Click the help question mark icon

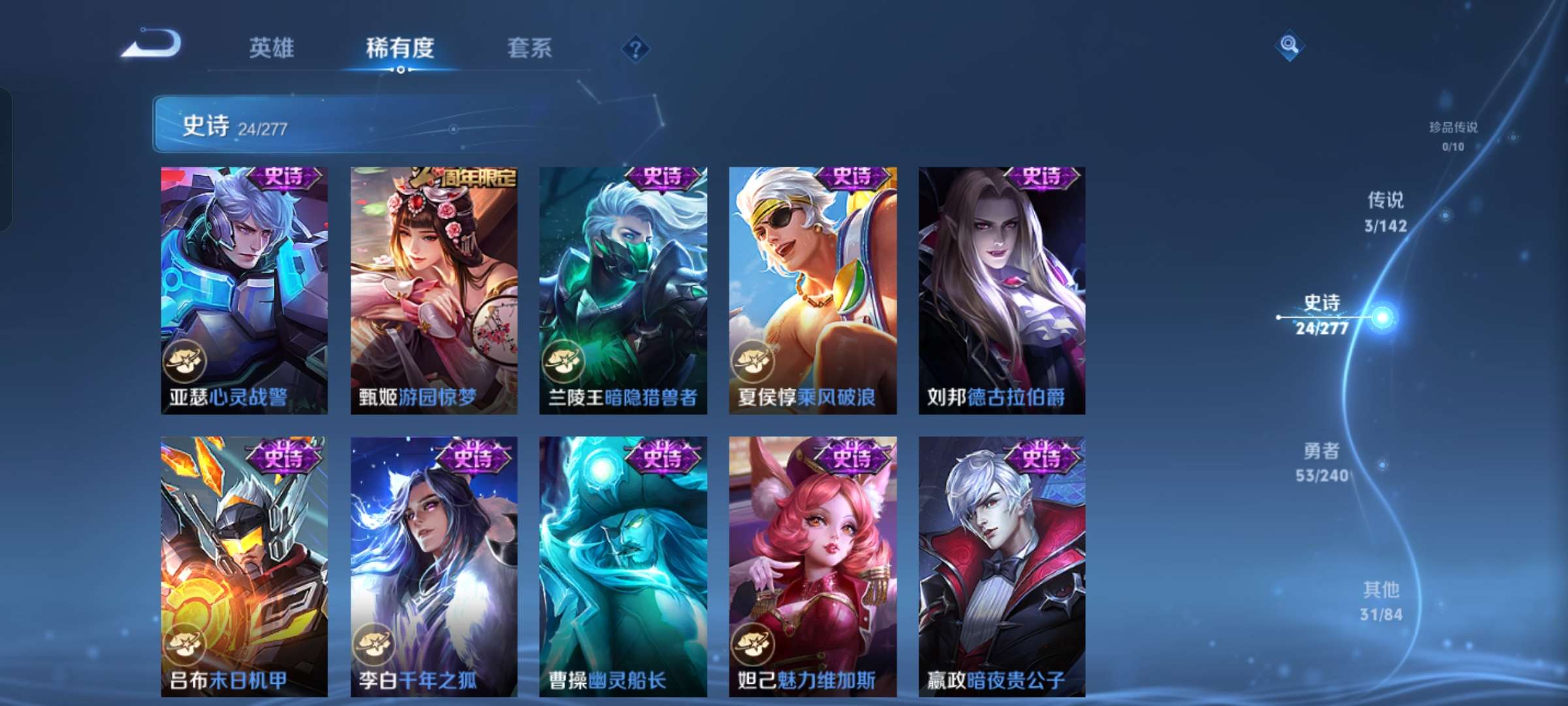point(637,49)
